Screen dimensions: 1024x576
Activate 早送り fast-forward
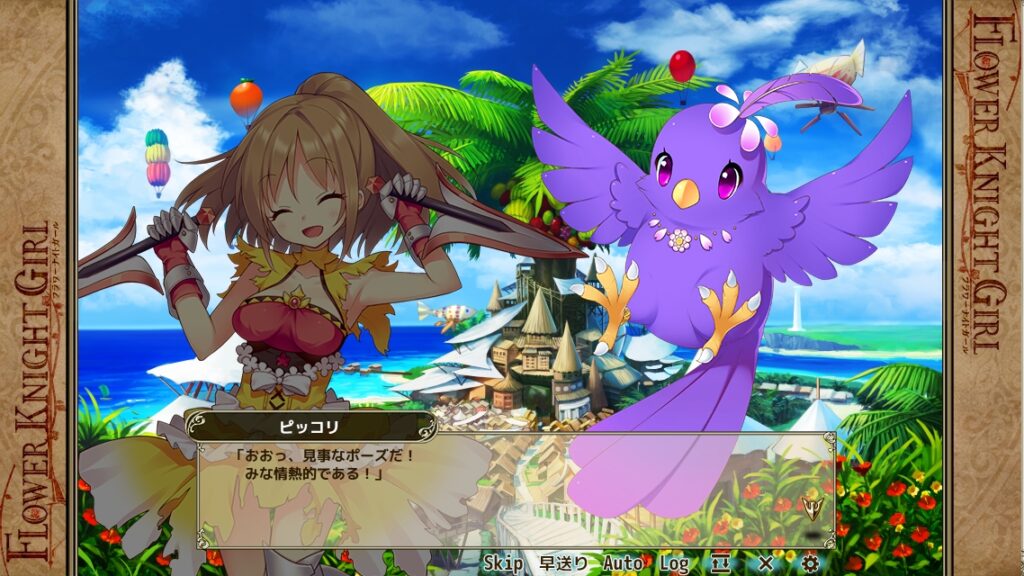[563, 564]
